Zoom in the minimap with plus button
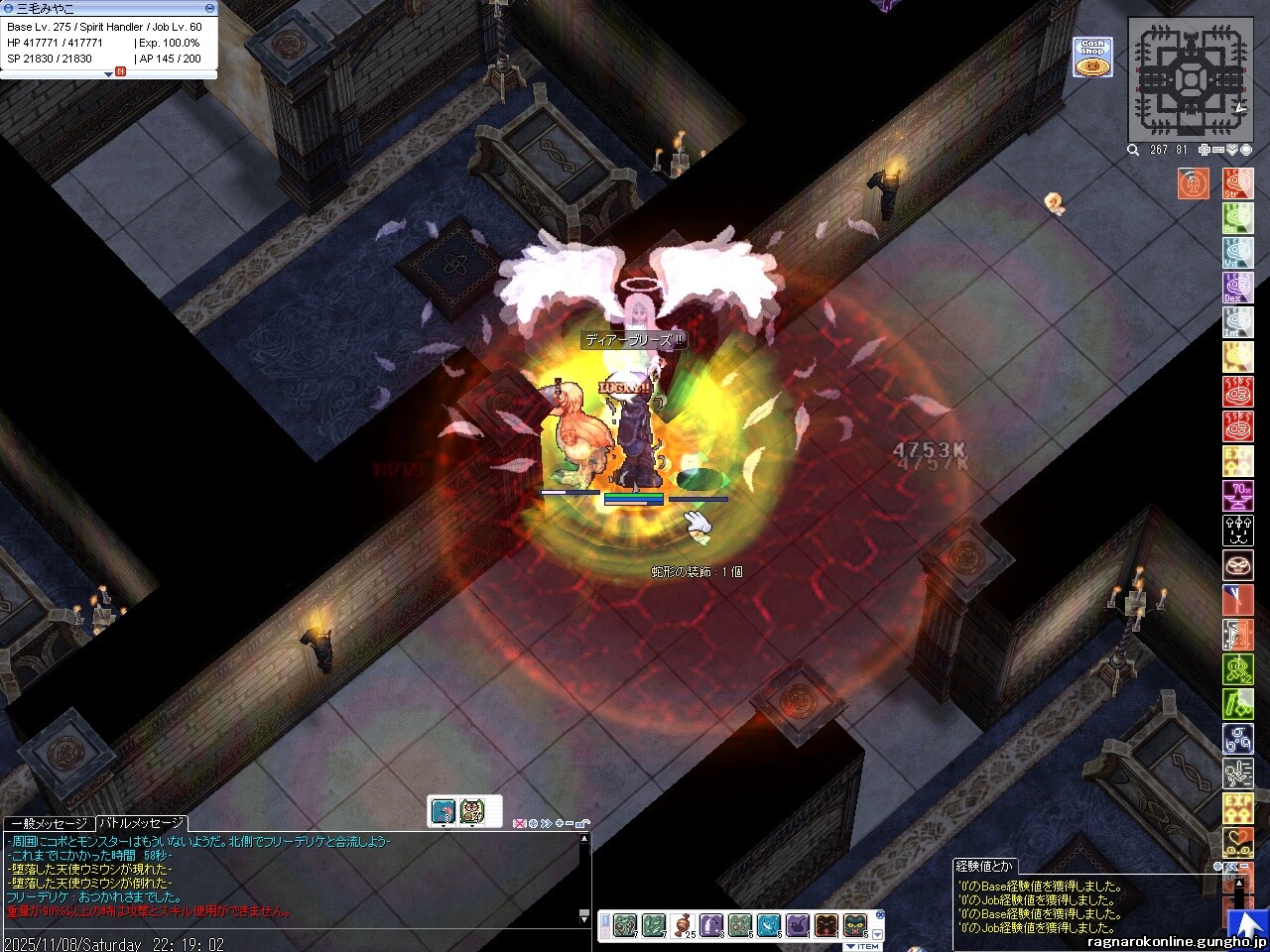Screen dimensions: 1270x952 click(x=1205, y=150)
